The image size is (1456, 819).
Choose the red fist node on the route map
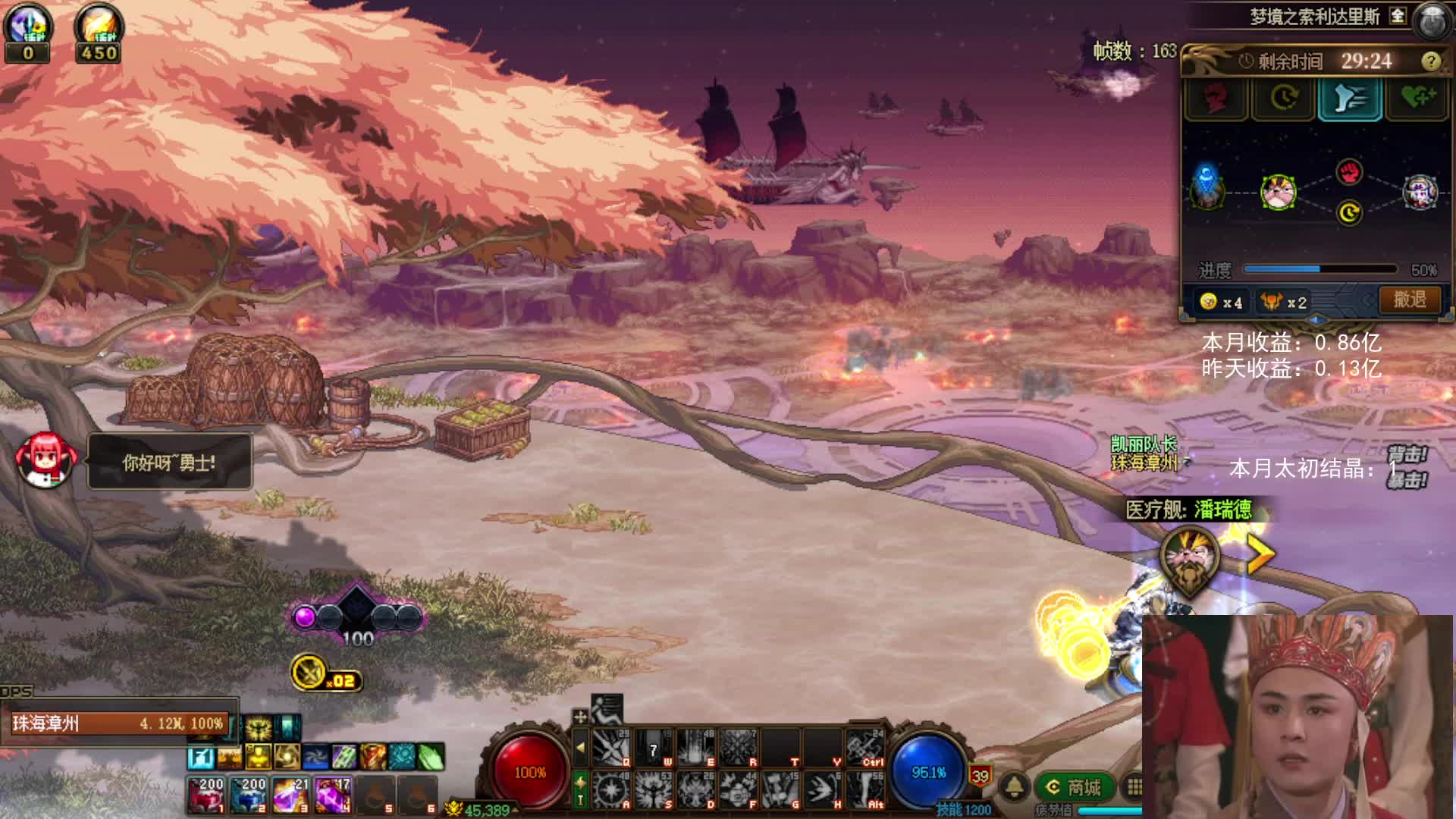coord(1349,172)
